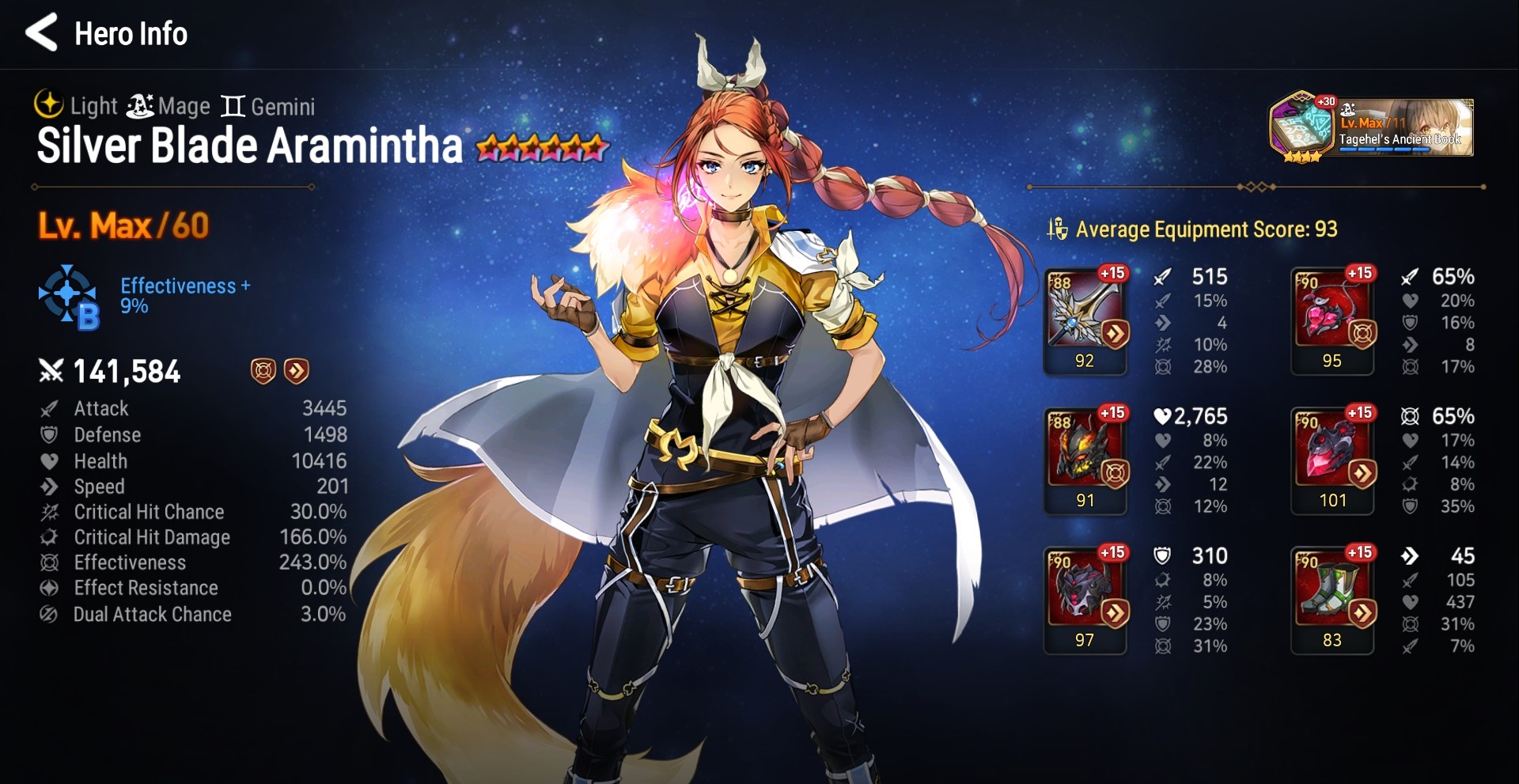Go back from the Hero Info screen

click(42, 33)
